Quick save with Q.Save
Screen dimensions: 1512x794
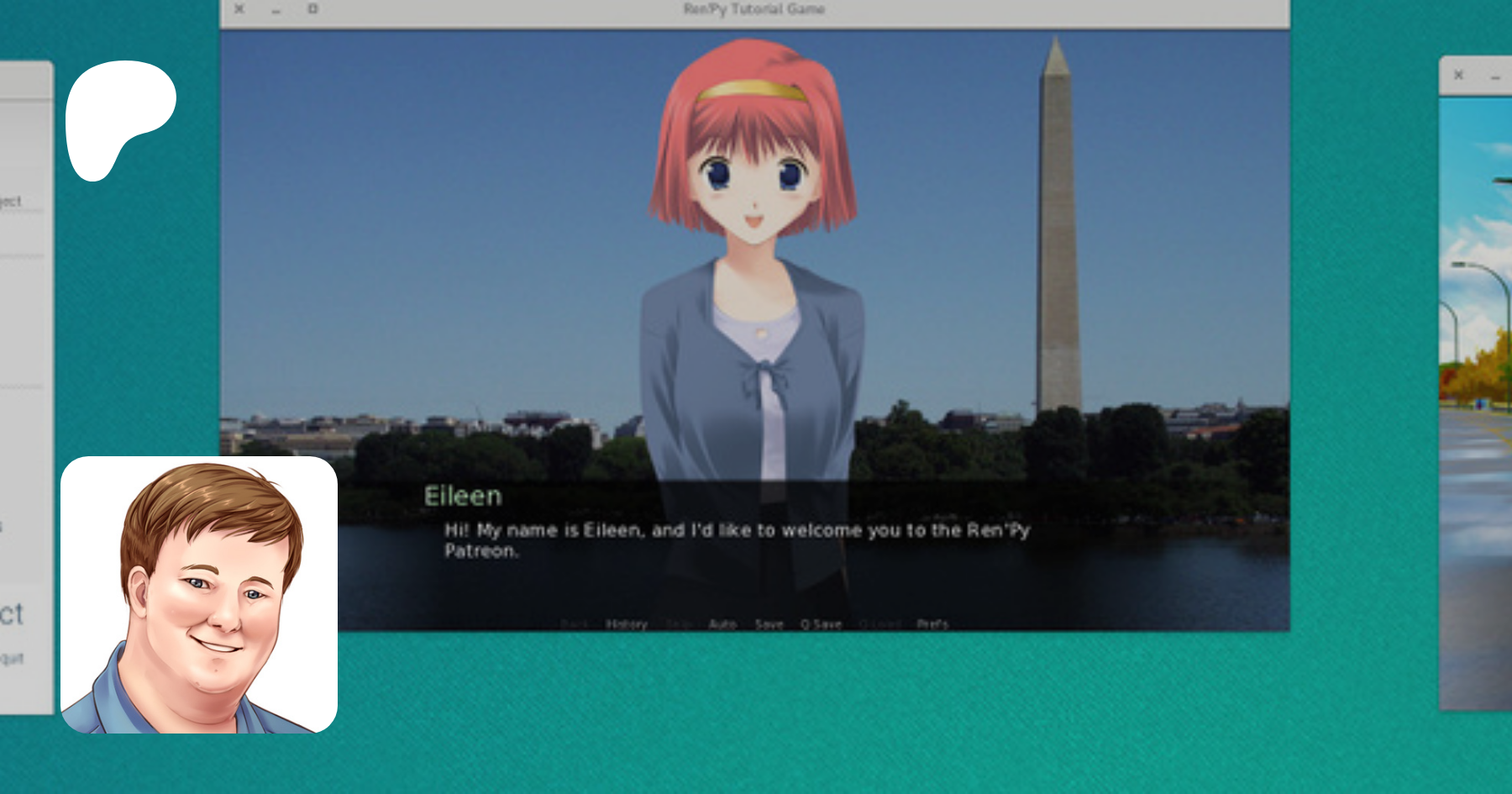click(x=822, y=624)
